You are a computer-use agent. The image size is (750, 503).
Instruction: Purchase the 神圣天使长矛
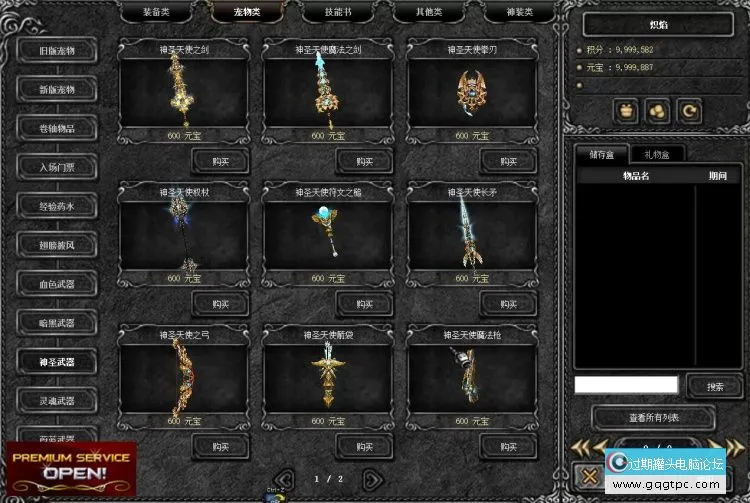pyautogui.click(x=510, y=303)
